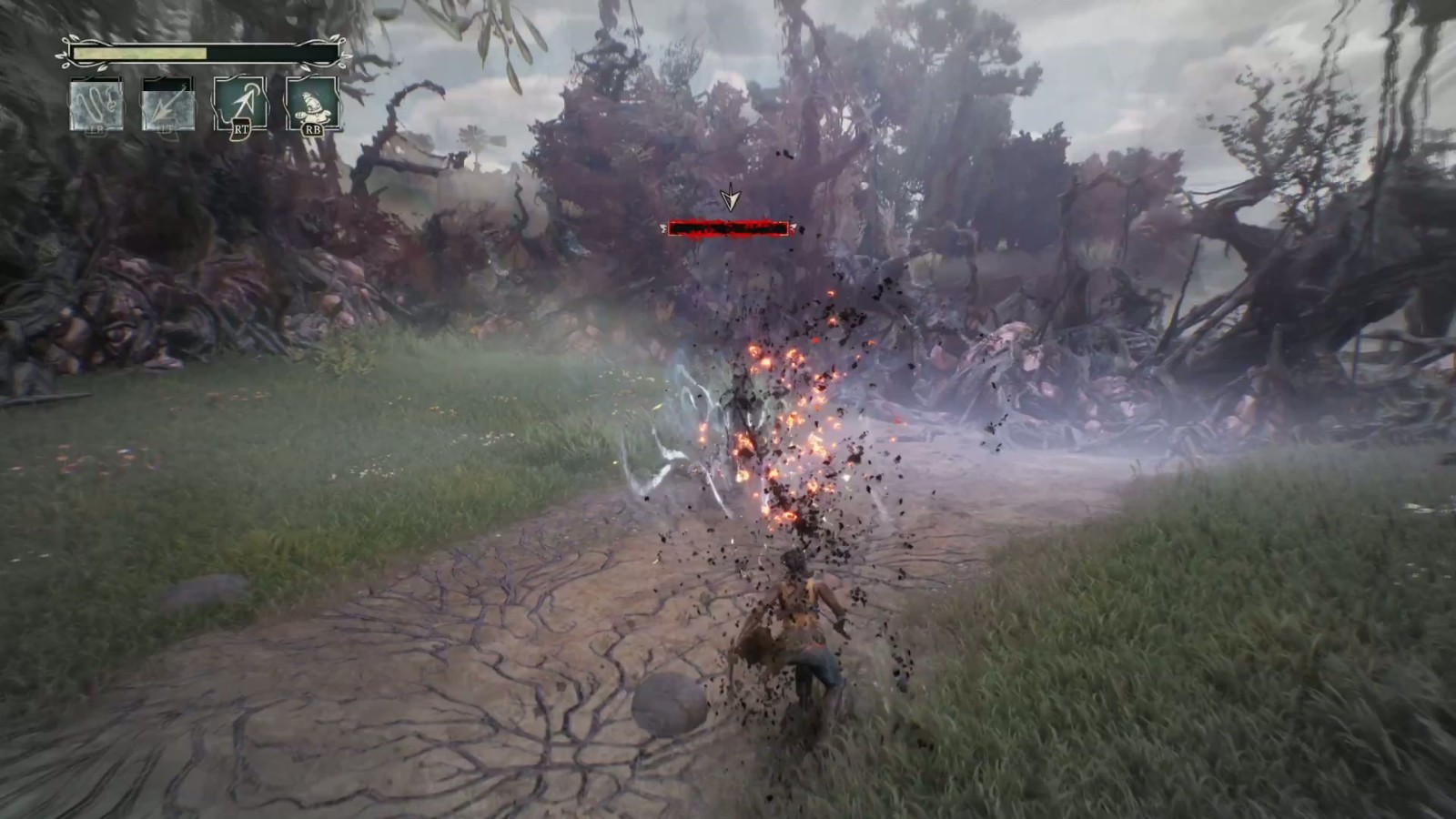The image size is (1456, 819).
Task: Activate the gauntlet figure ability
Action: pyautogui.click(x=312, y=103)
